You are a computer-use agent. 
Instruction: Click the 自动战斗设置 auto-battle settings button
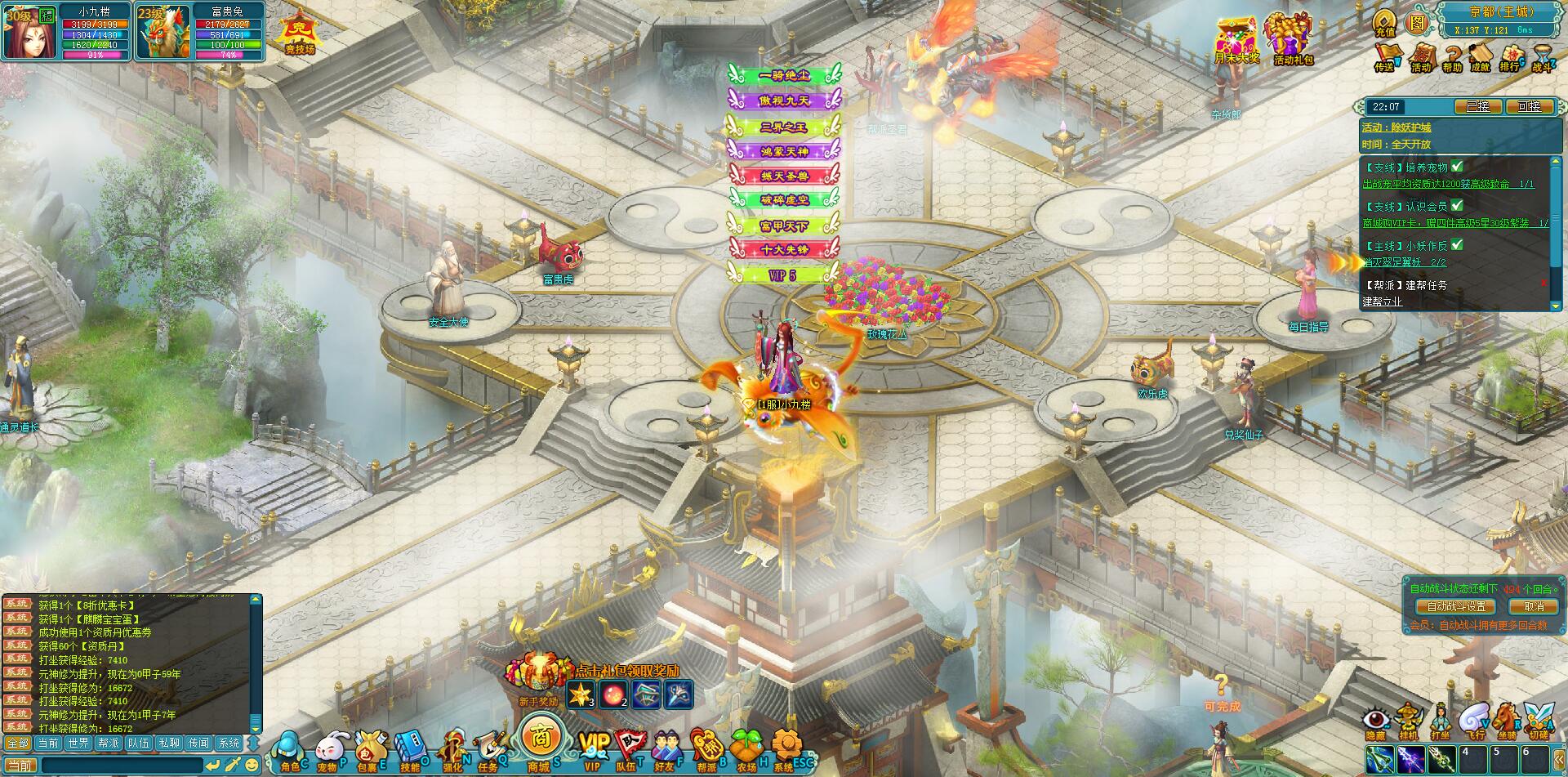coord(1457,606)
